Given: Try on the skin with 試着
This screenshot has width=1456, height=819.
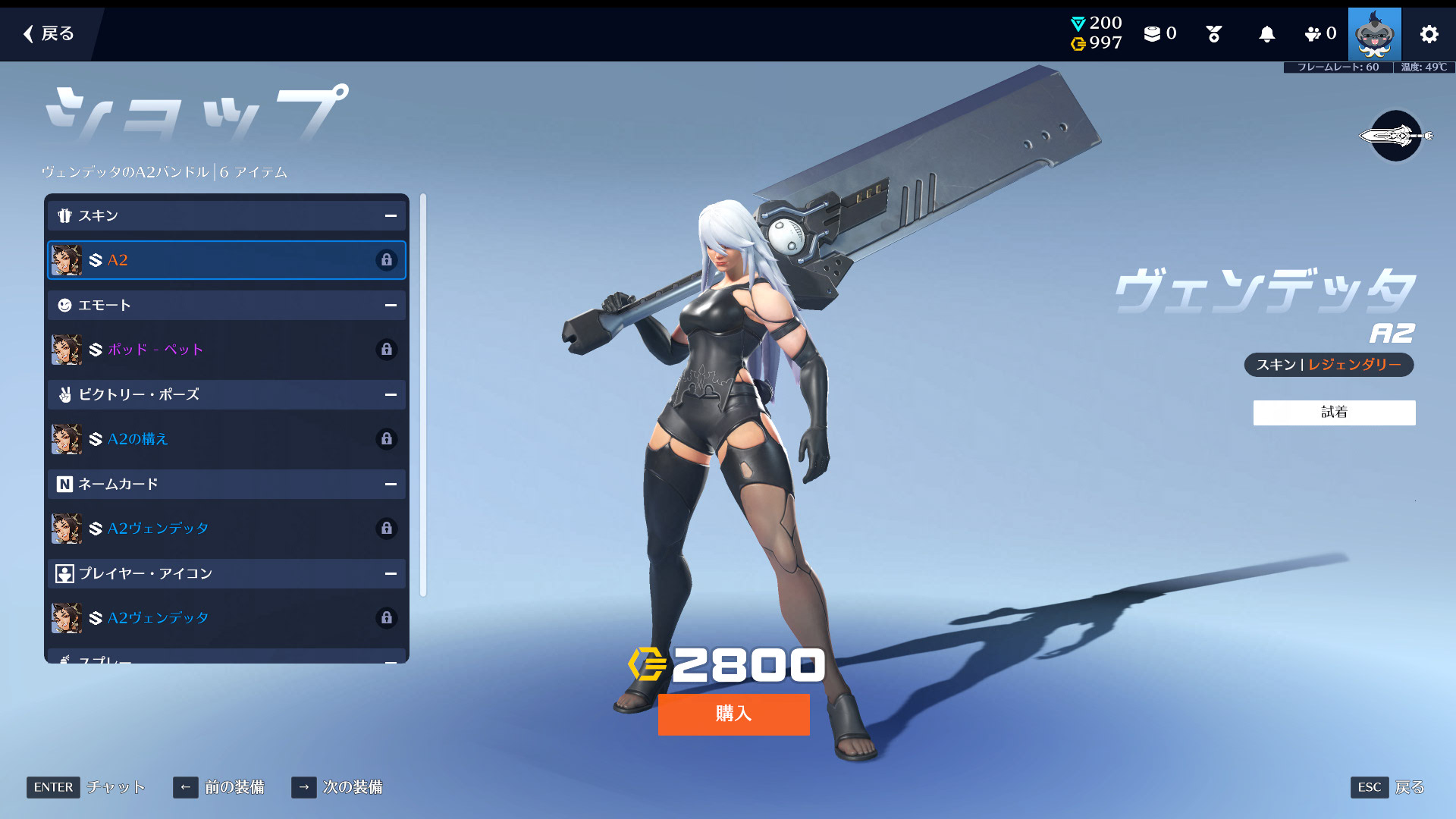Looking at the screenshot, I should click(1334, 413).
